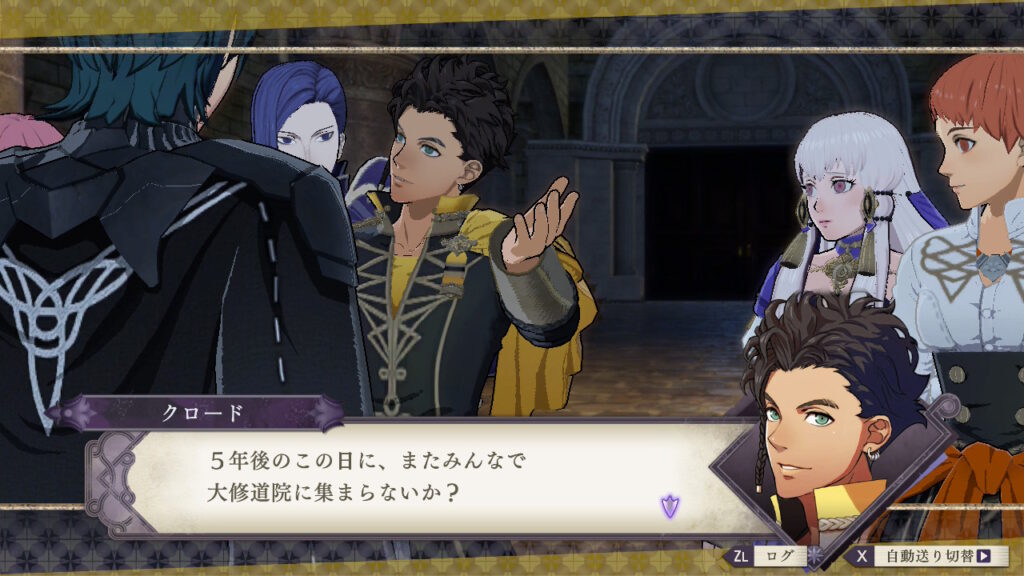Toggle the 自動送り切替 auto-advance option
The height and width of the screenshot is (576, 1024).
[x=926, y=556]
